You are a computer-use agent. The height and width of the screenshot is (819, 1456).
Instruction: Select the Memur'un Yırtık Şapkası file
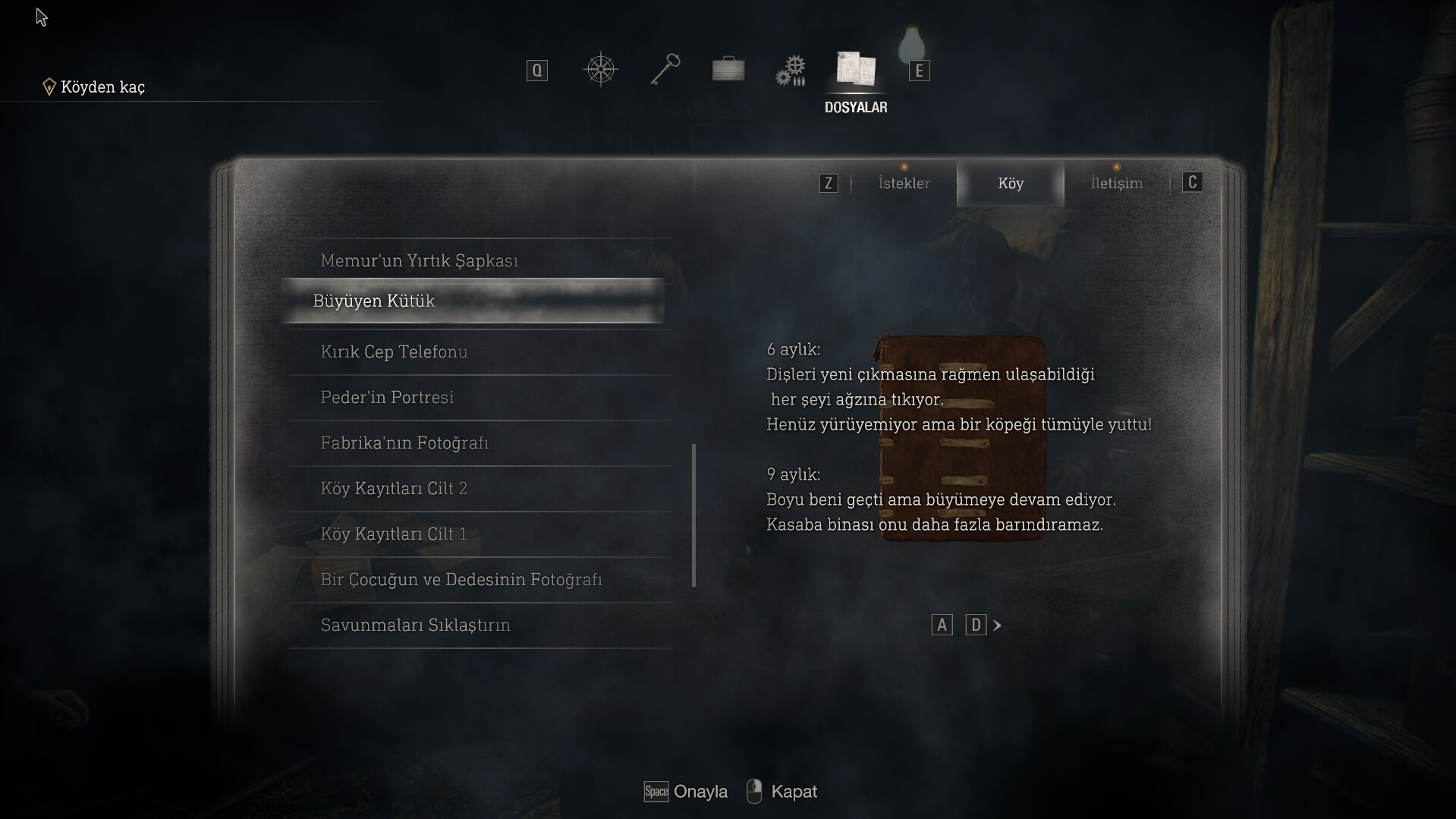tap(420, 260)
